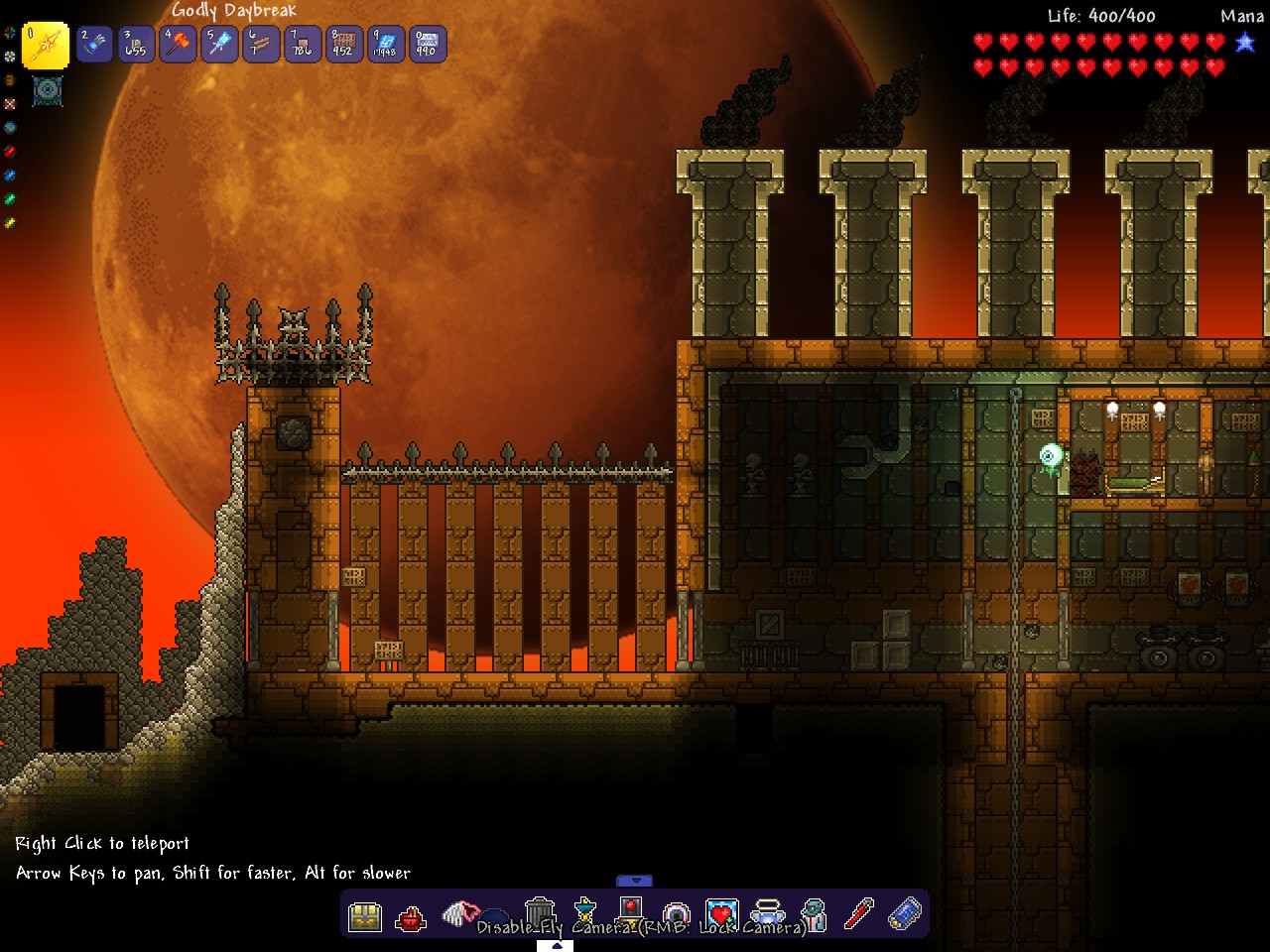Click the angel halo toolbar icon
This screenshot has width=1270, height=952.
tap(767, 911)
